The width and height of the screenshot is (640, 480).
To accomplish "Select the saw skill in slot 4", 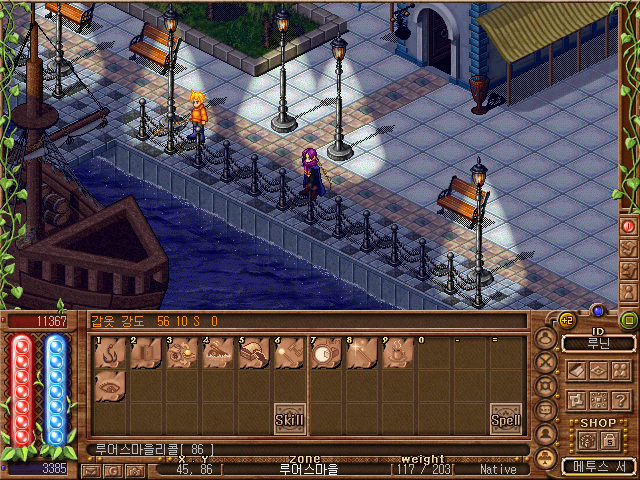I will [217, 353].
